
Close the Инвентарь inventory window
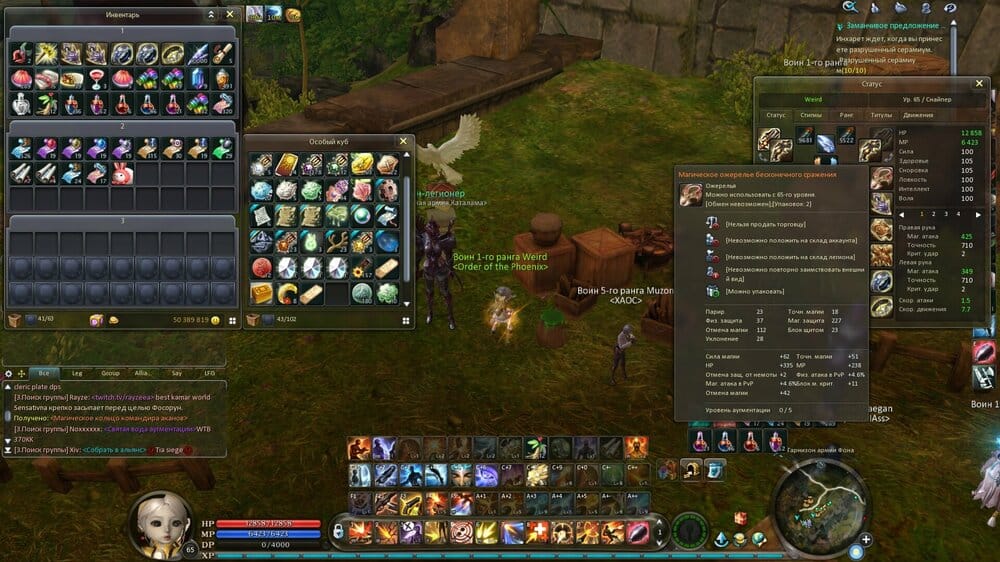pos(230,15)
